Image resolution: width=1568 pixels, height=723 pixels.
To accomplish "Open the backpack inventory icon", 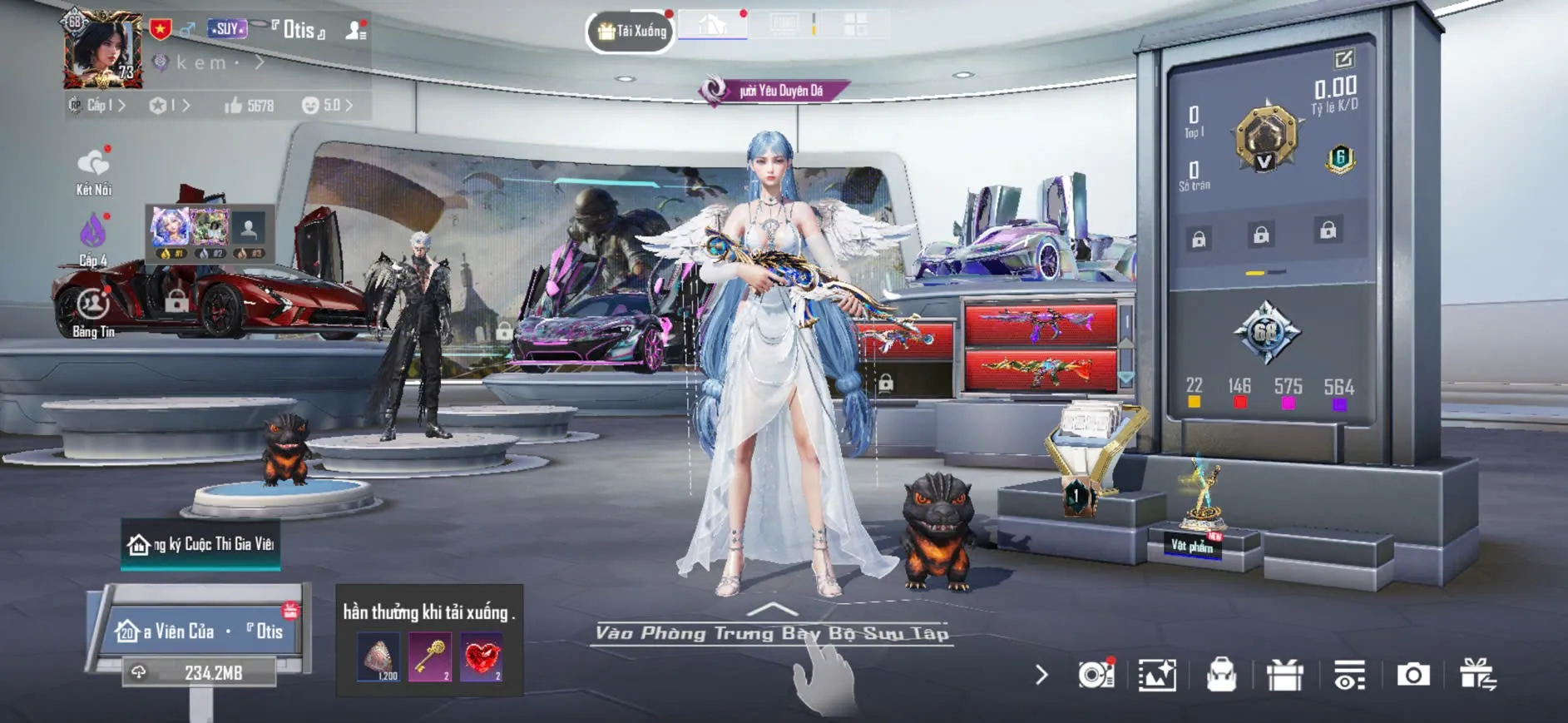I will pos(1221,675).
